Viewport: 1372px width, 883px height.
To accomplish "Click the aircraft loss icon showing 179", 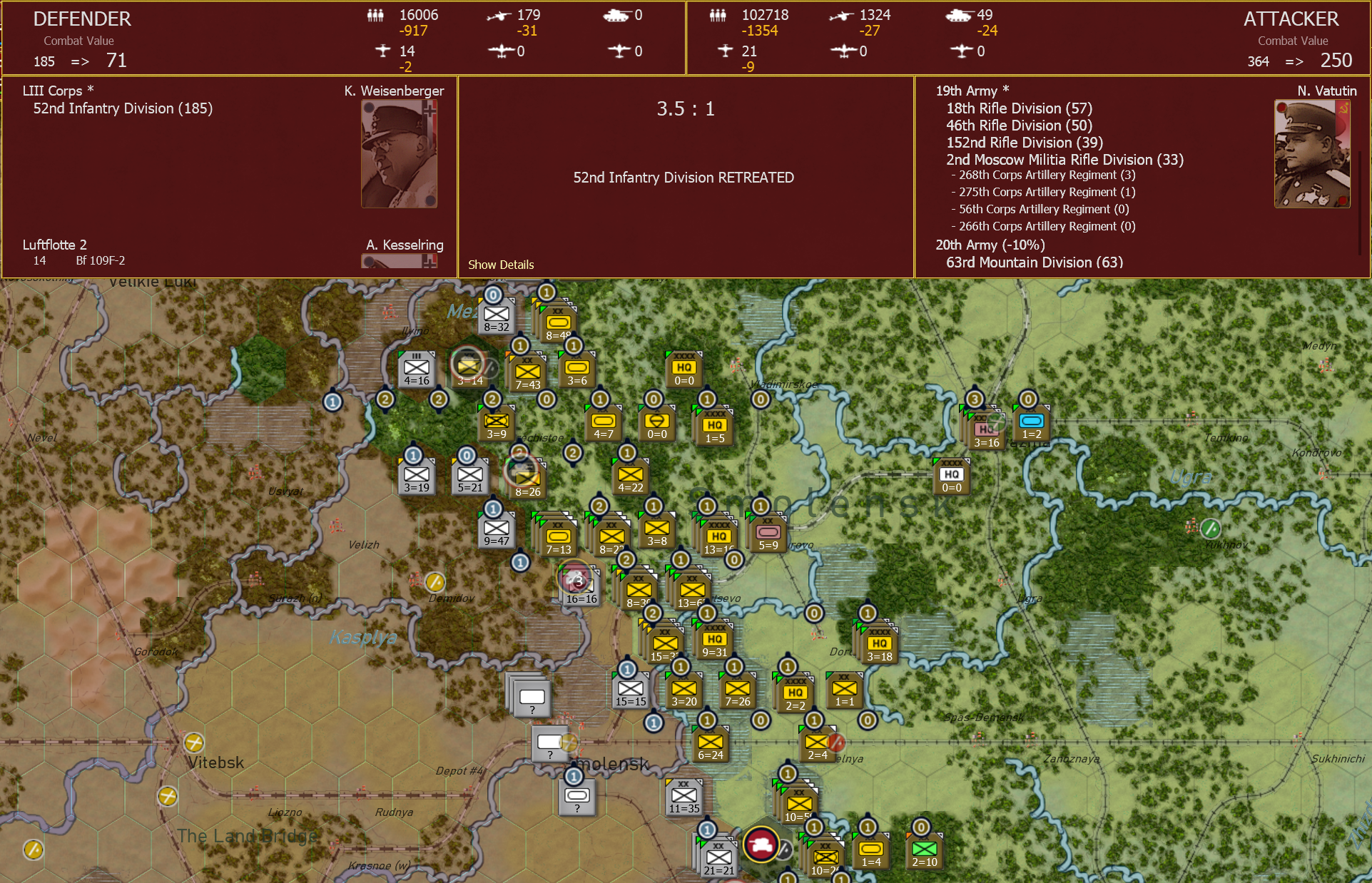I will [x=502, y=14].
